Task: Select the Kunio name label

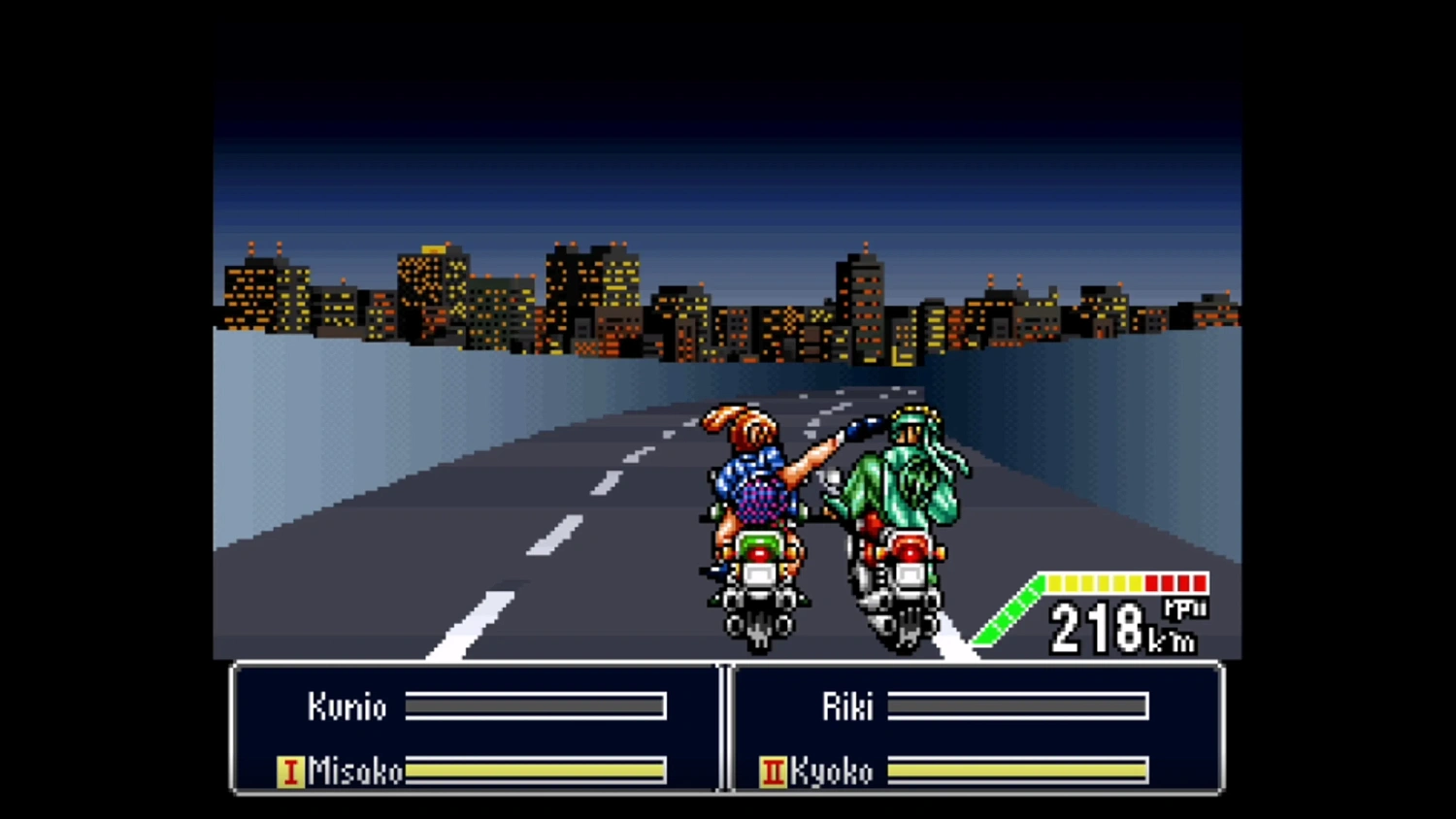Action: click(x=348, y=707)
